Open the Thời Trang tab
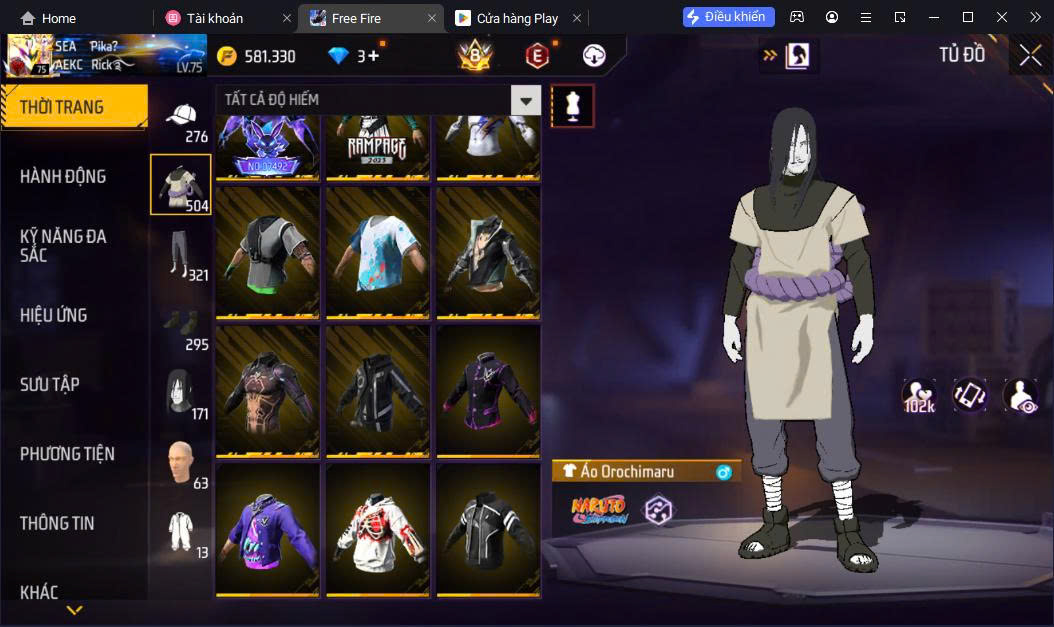The image size is (1054, 627). coord(73,107)
